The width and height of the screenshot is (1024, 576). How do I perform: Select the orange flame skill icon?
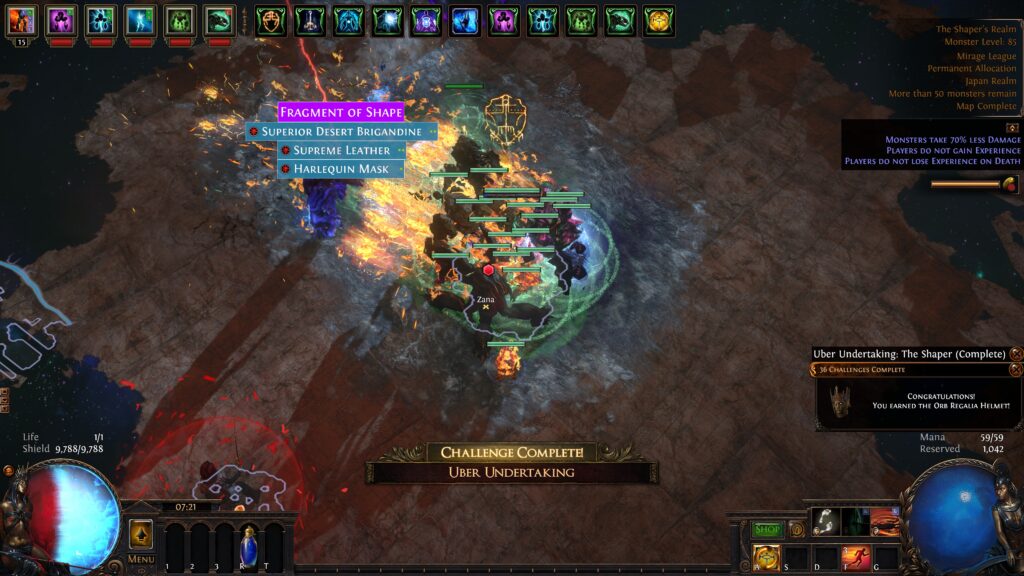(885, 522)
